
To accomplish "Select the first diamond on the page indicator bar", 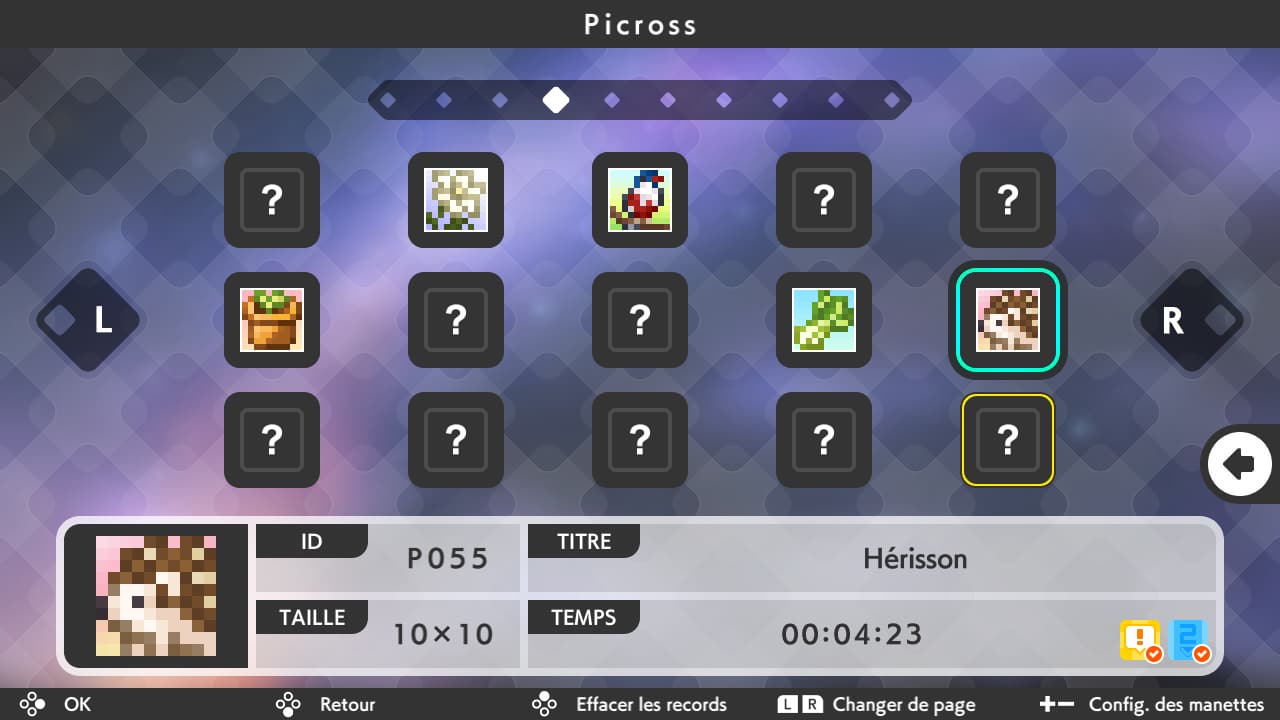I will (x=390, y=99).
